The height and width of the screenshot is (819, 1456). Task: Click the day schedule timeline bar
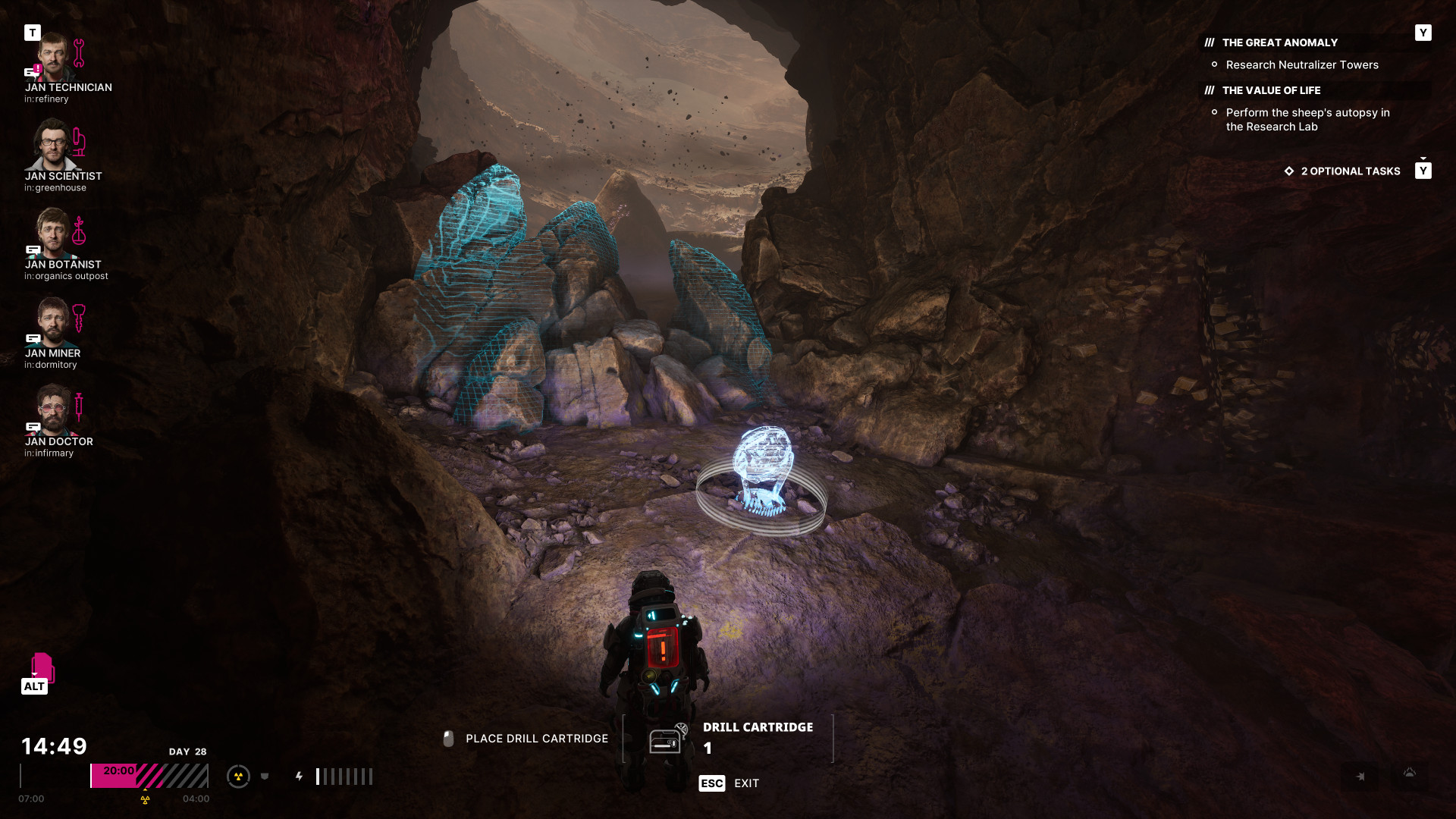[149, 776]
